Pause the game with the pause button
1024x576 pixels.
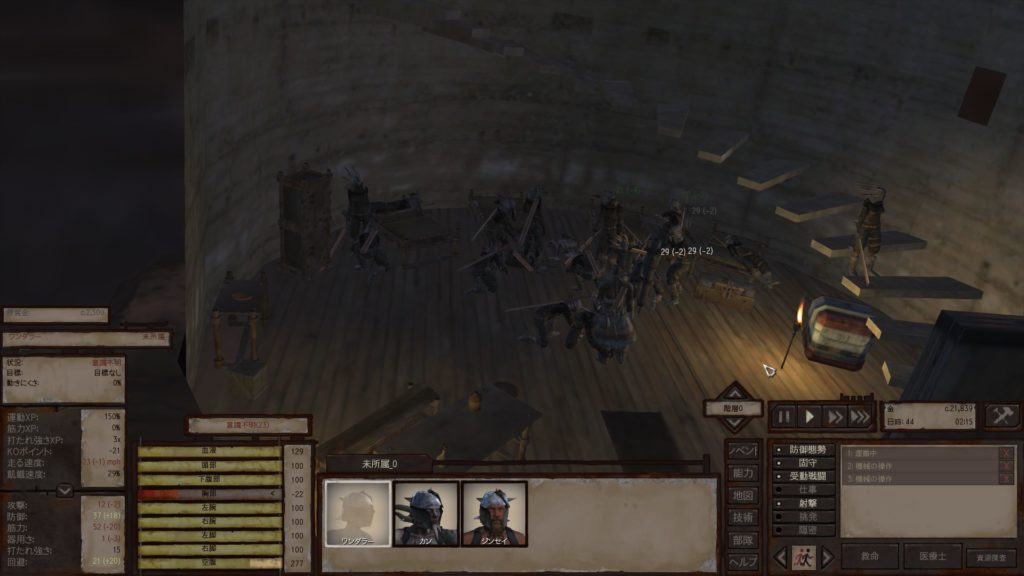click(x=784, y=416)
